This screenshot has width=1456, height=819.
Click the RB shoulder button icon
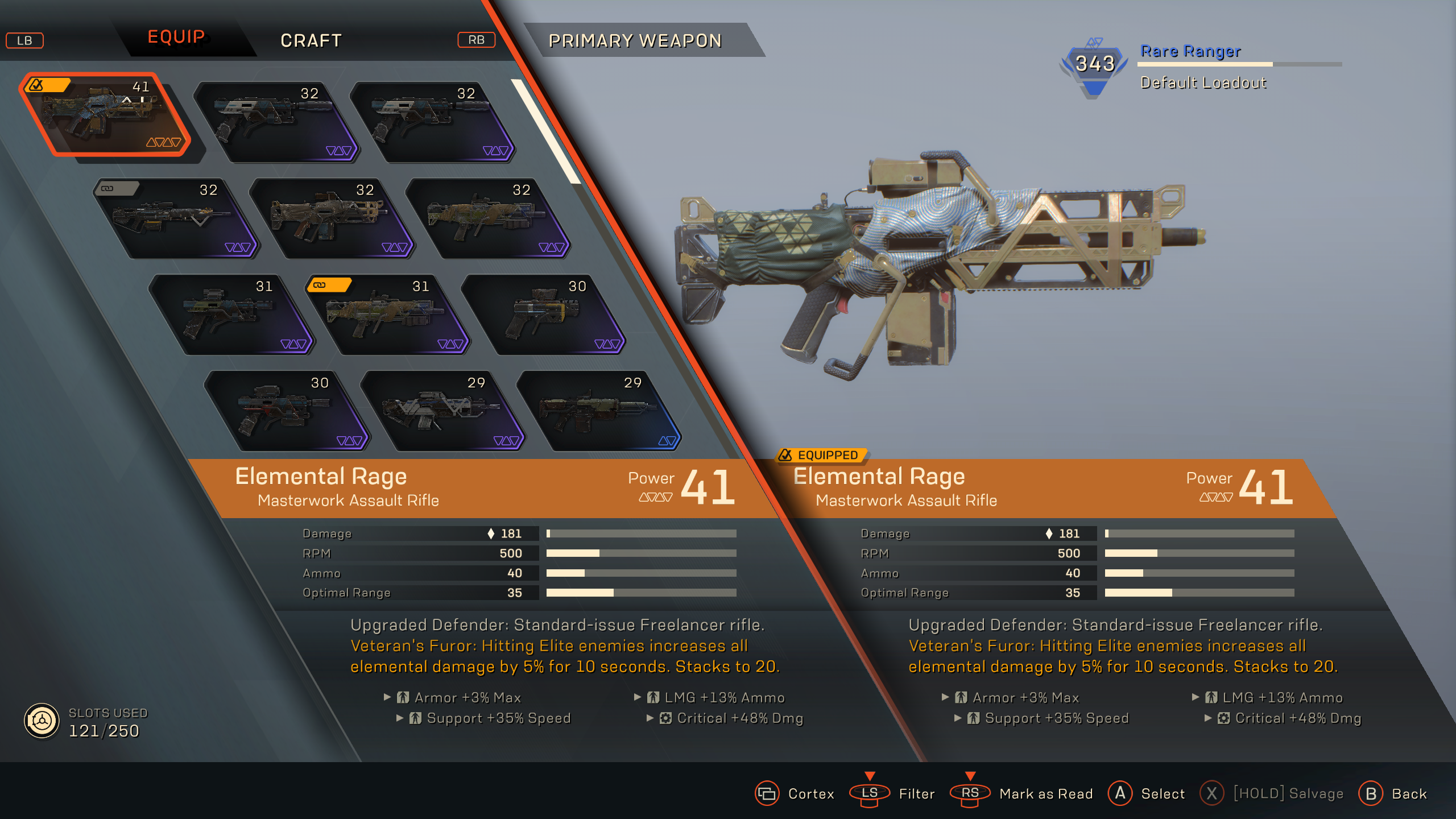tap(477, 40)
